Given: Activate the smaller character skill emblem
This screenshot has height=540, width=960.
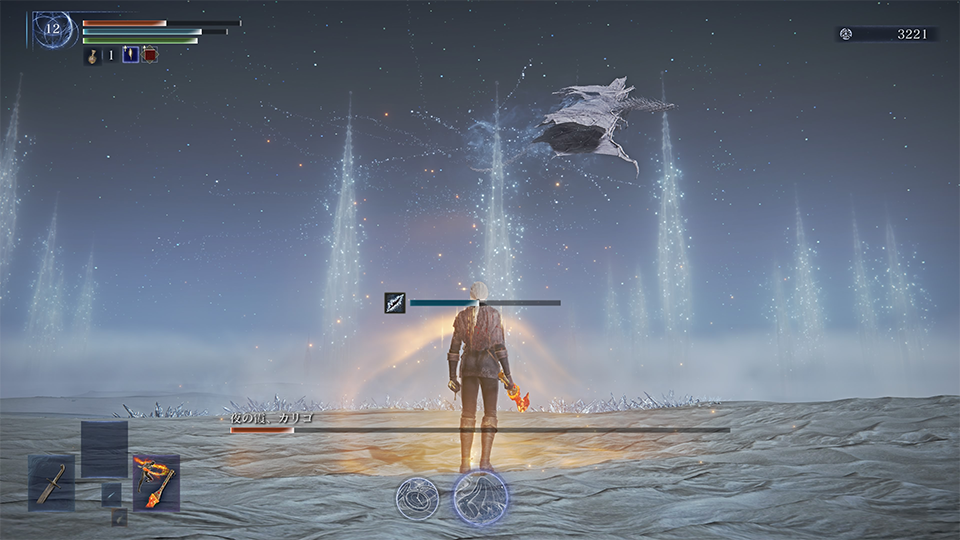Looking at the screenshot, I should [417, 497].
